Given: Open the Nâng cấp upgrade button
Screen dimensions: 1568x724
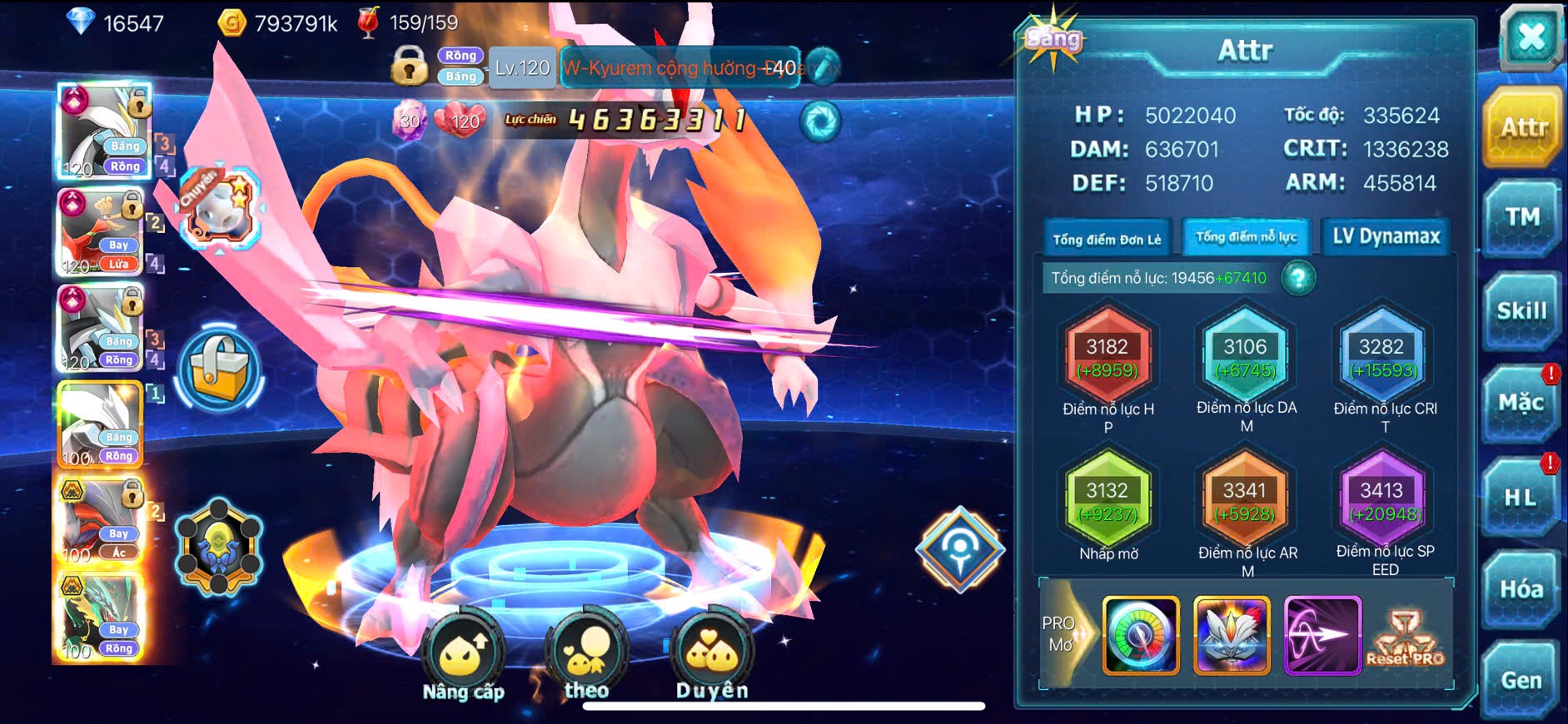Looking at the screenshot, I should tap(463, 656).
